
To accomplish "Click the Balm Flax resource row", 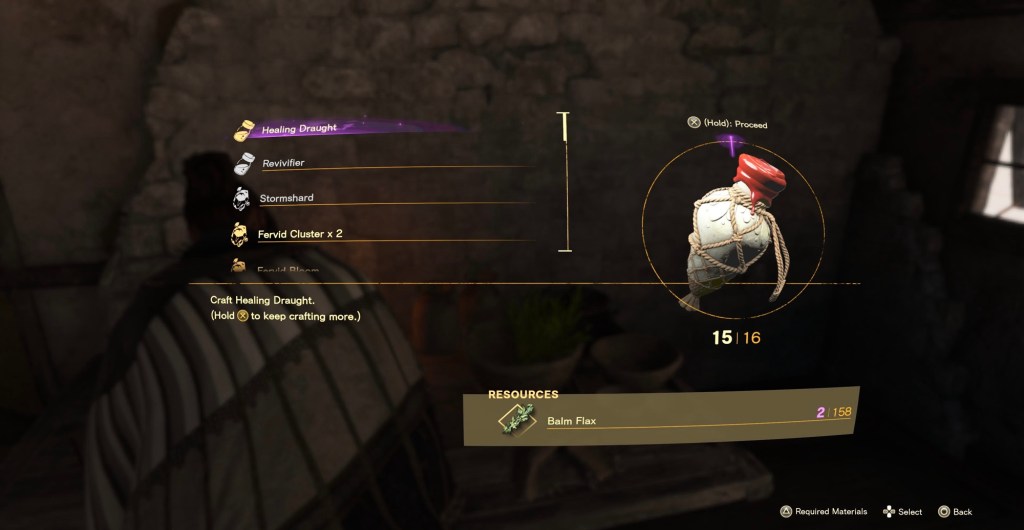I will (x=660, y=419).
